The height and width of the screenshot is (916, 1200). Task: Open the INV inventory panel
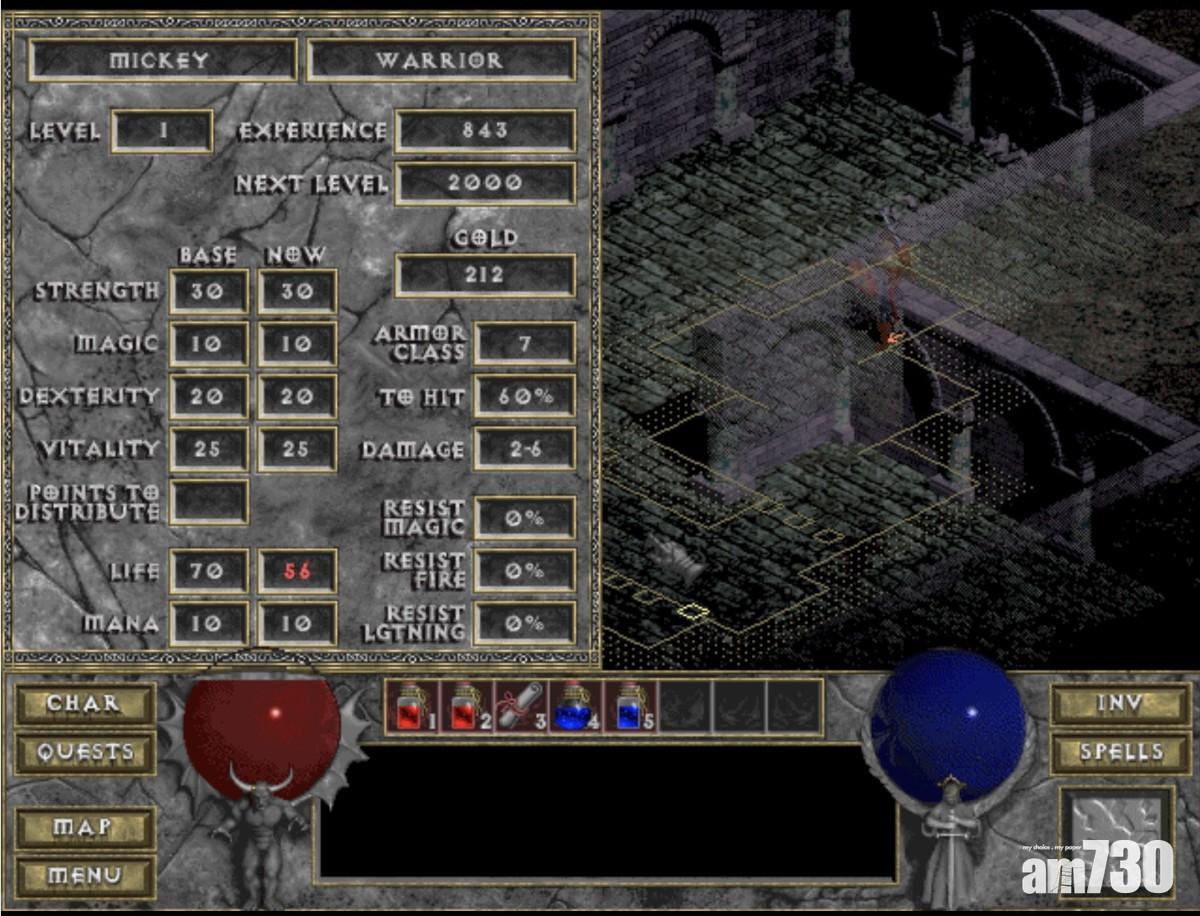[1107, 704]
